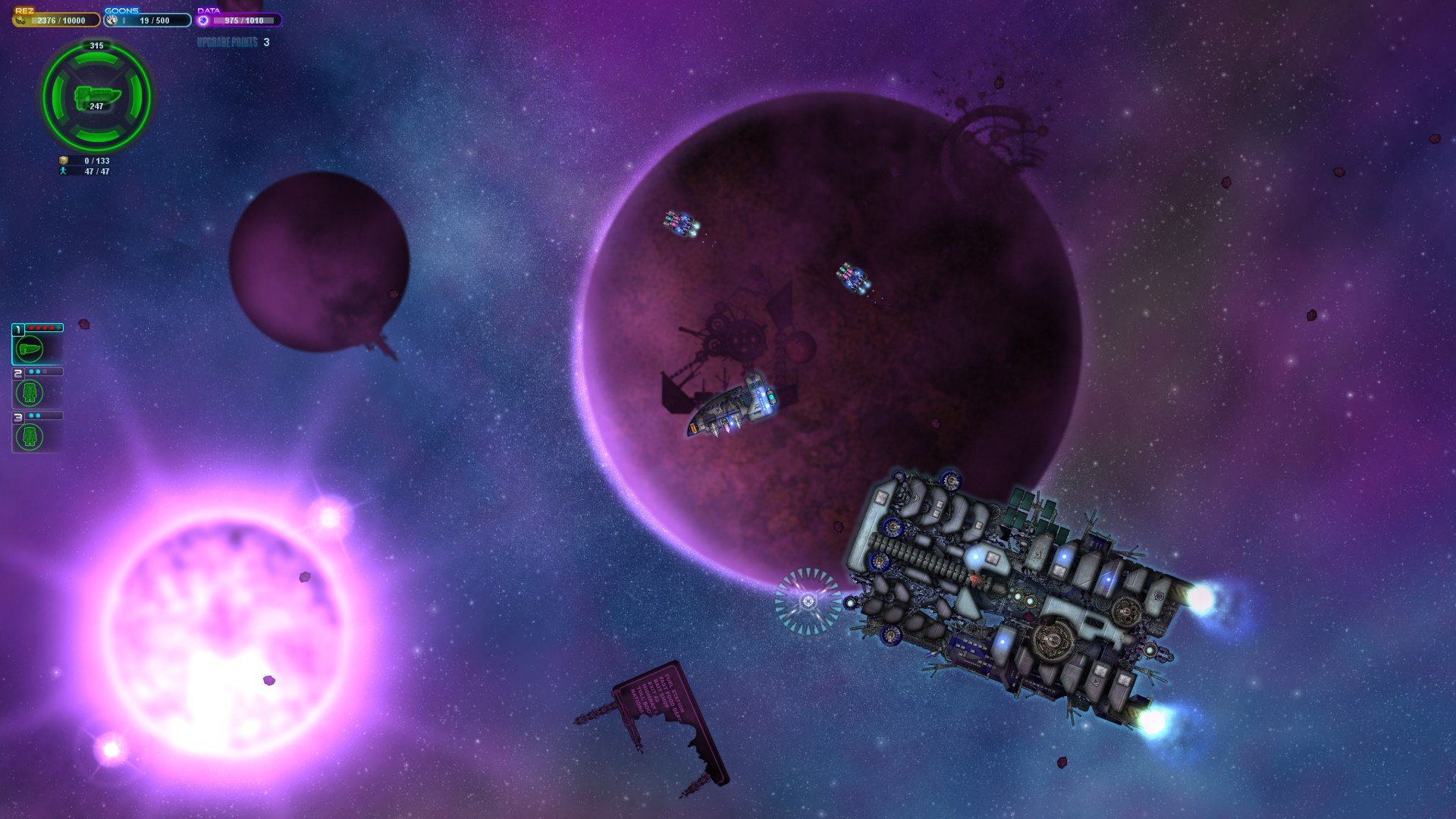Viewport: 1456px width, 819px height.
Task: Click the cargo crate icon showing 0/133
Action: click(x=63, y=160)
